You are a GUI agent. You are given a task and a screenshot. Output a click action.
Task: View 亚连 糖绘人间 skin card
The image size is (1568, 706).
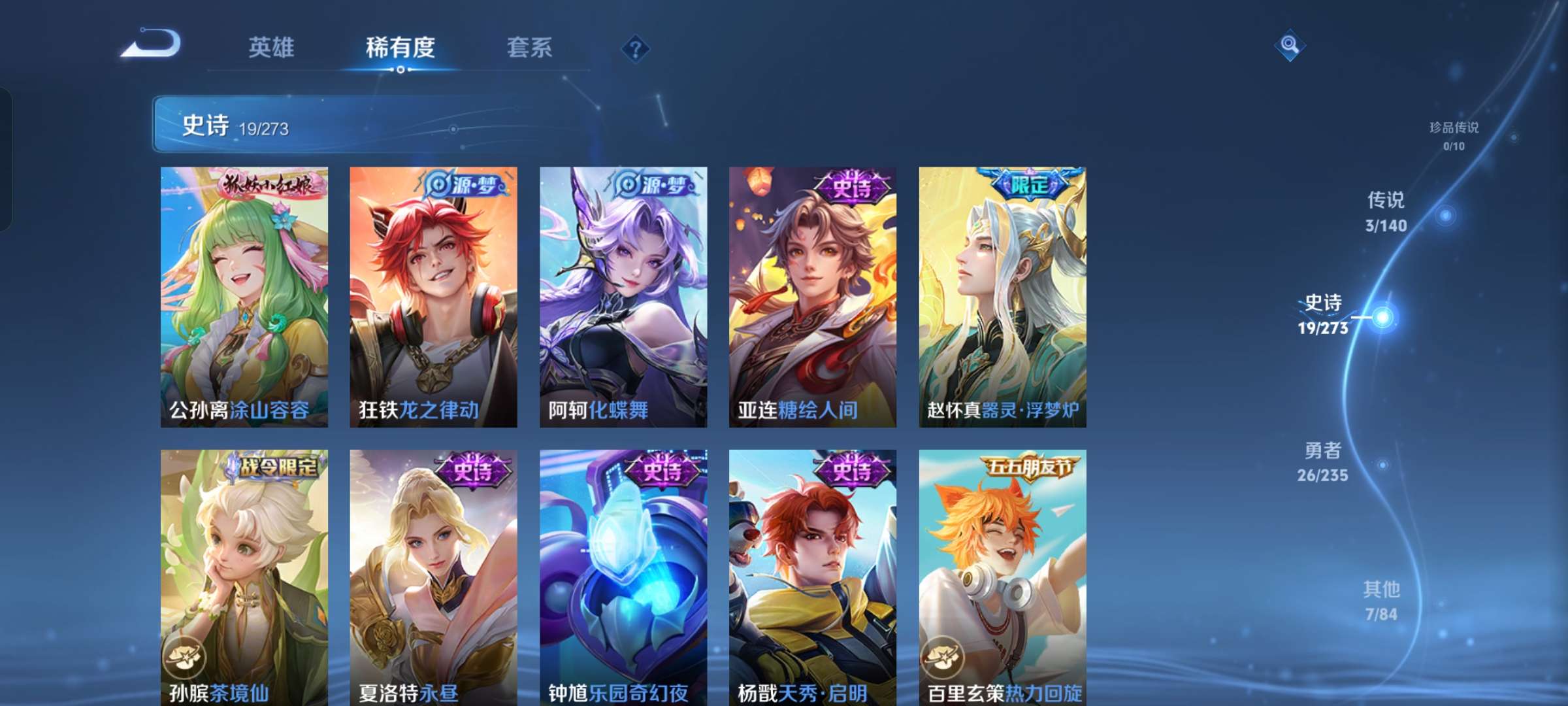pos(813,297)
